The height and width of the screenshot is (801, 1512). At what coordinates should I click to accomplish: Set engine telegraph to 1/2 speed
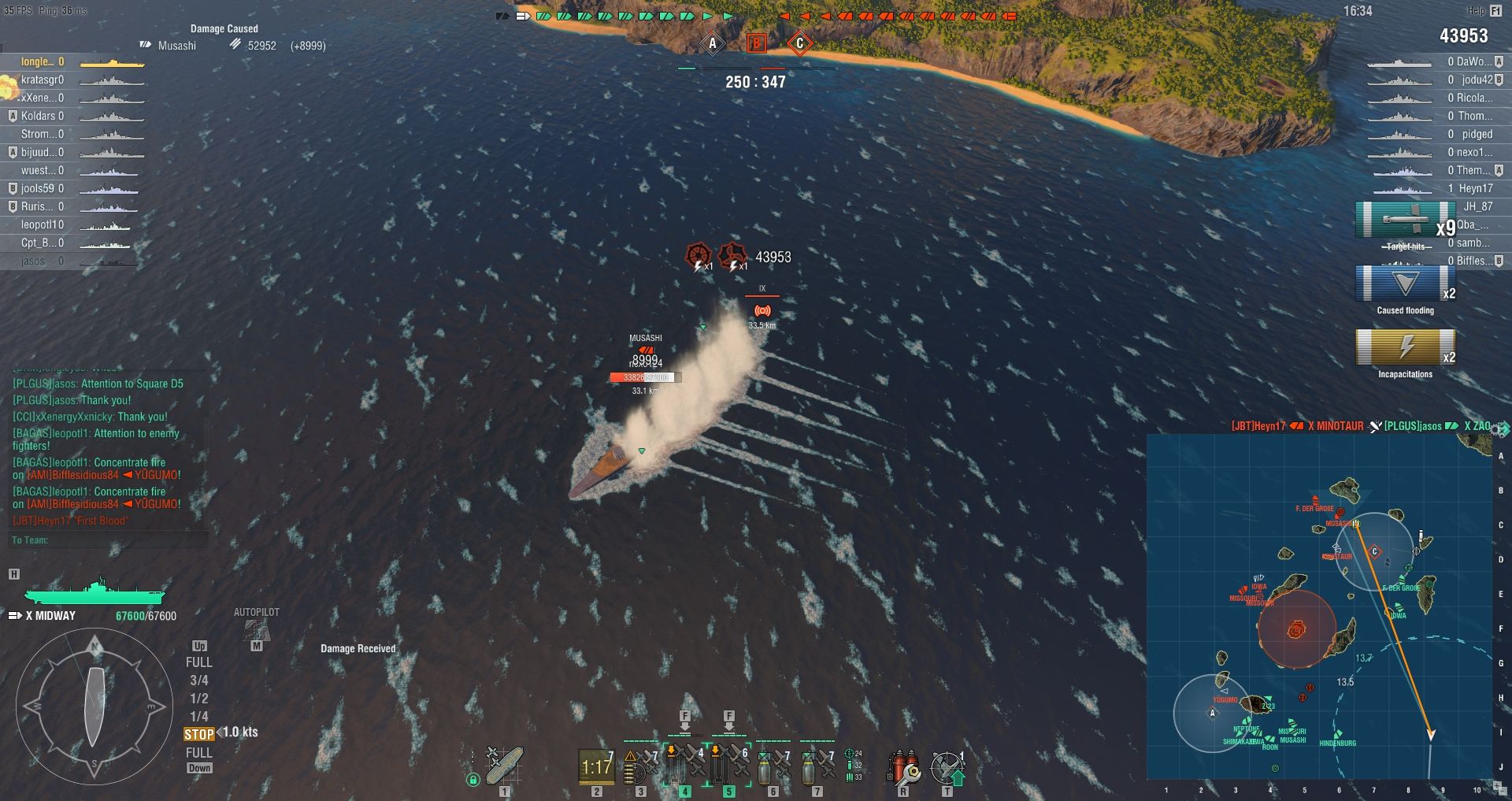pyautogui.click(x=198, y=699)
